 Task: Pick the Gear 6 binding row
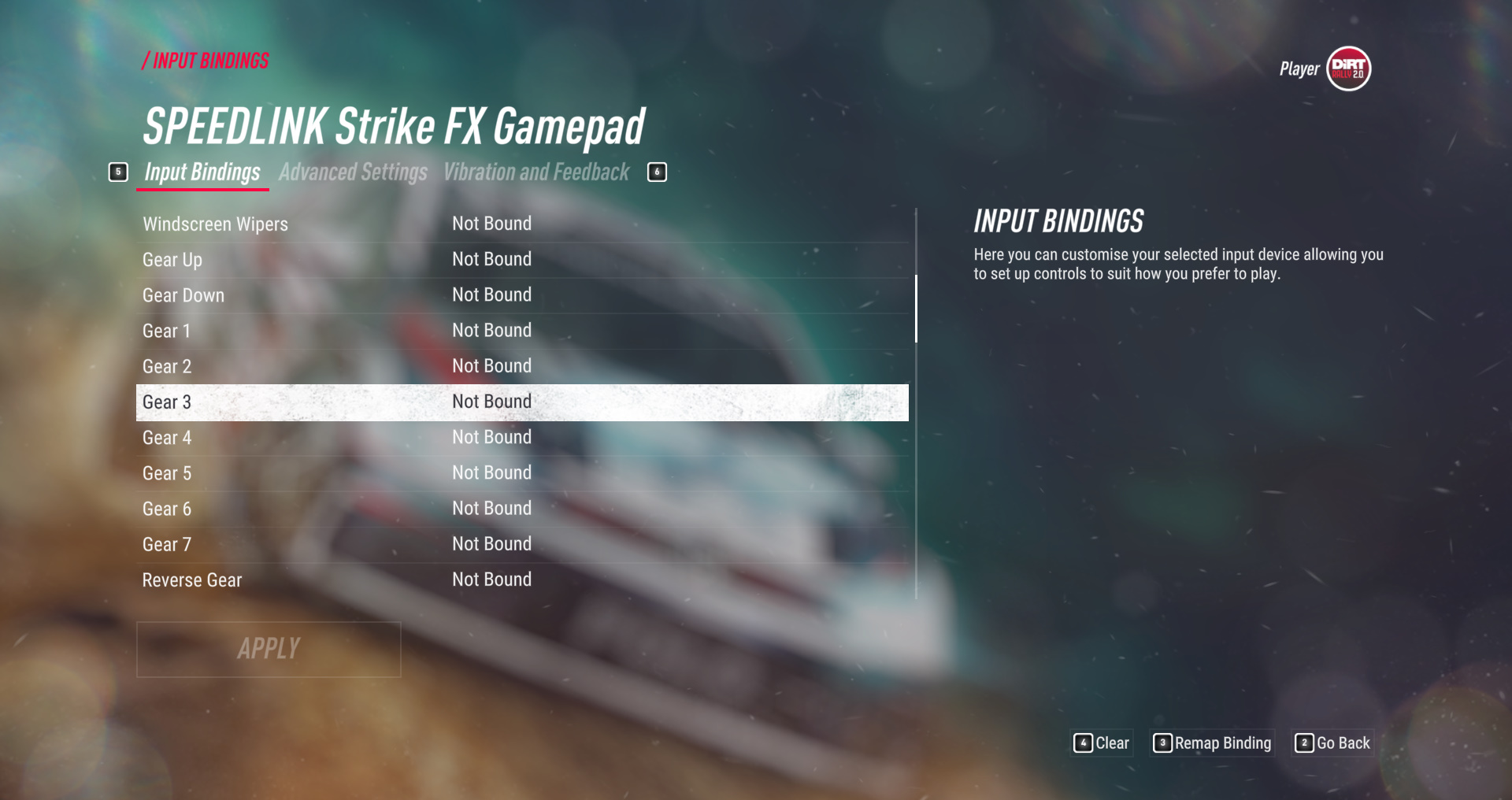(x=521, y=509)
